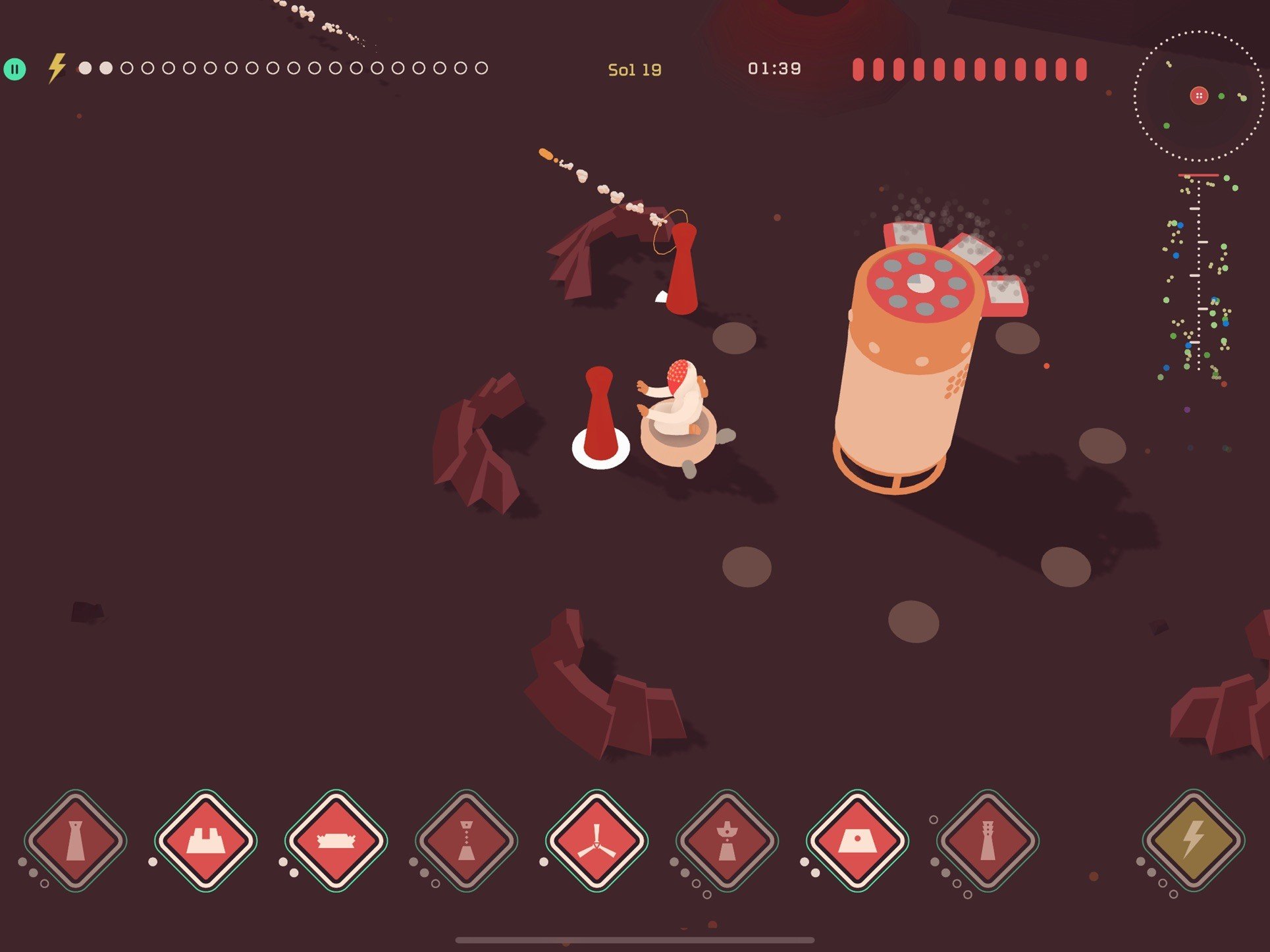Activate the three-blade propeller build icon
This screenshot has width=1270, height=952.
coord(596,841)
